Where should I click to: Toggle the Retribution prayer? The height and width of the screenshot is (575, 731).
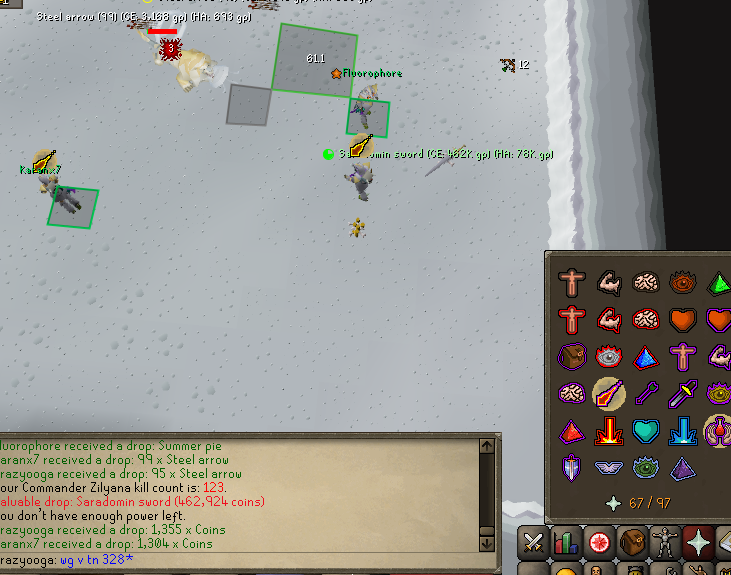click(x=609, y=431)
